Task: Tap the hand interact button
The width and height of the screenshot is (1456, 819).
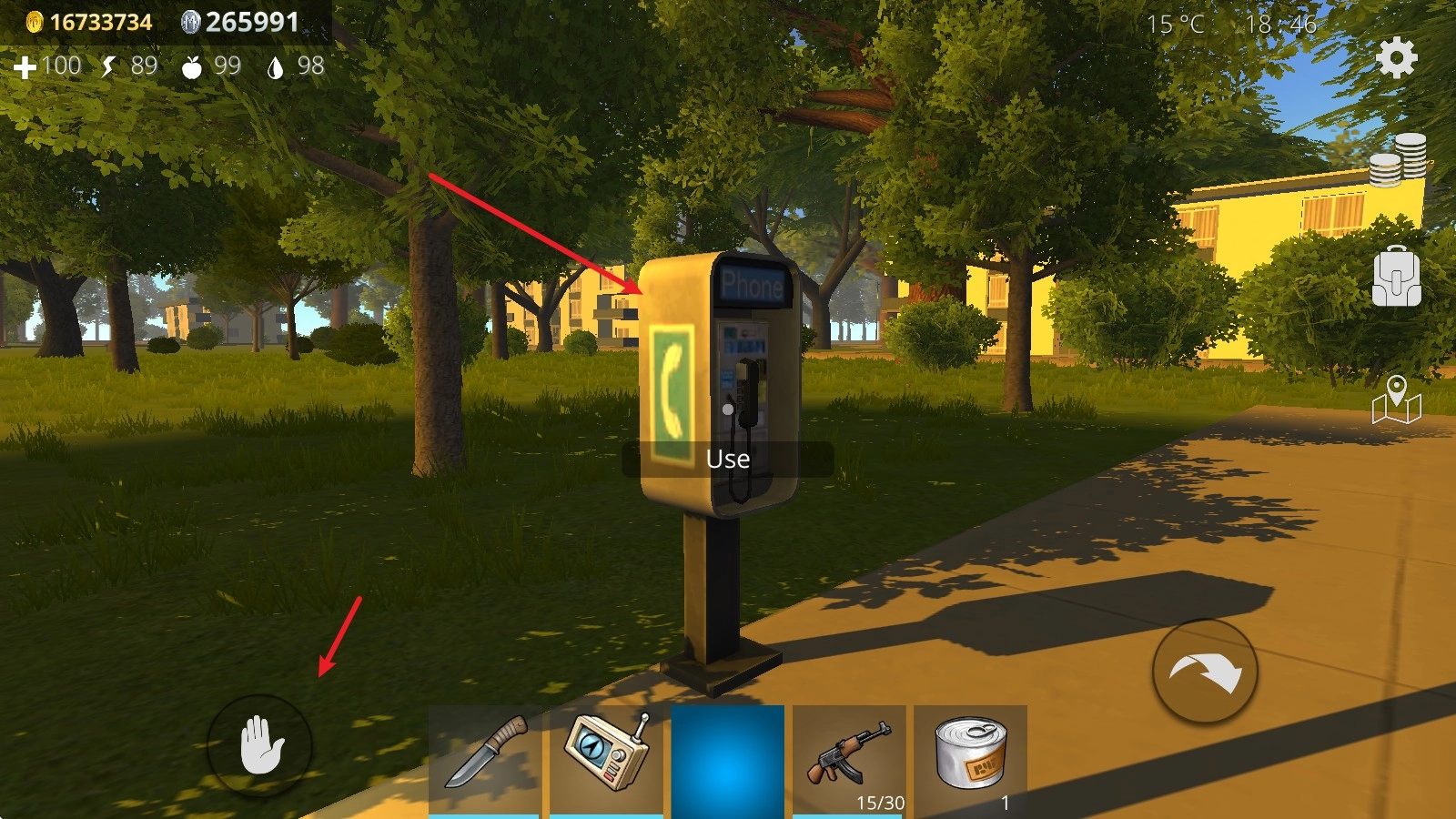Action: [x=260, y=746]
